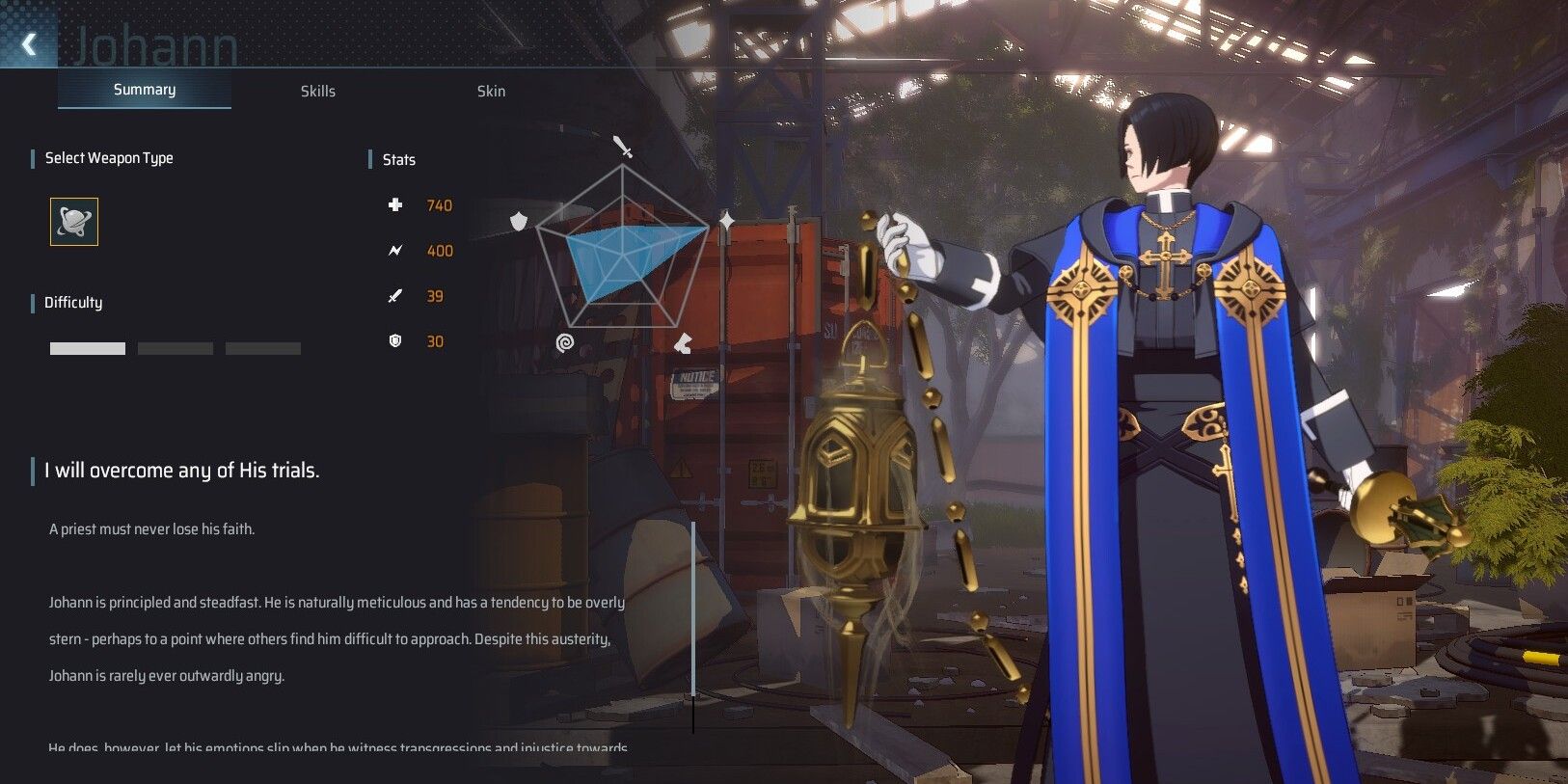This screenshot has height=784, width=1568.
Task: Select the Summary tab
Action: point(144,89)
